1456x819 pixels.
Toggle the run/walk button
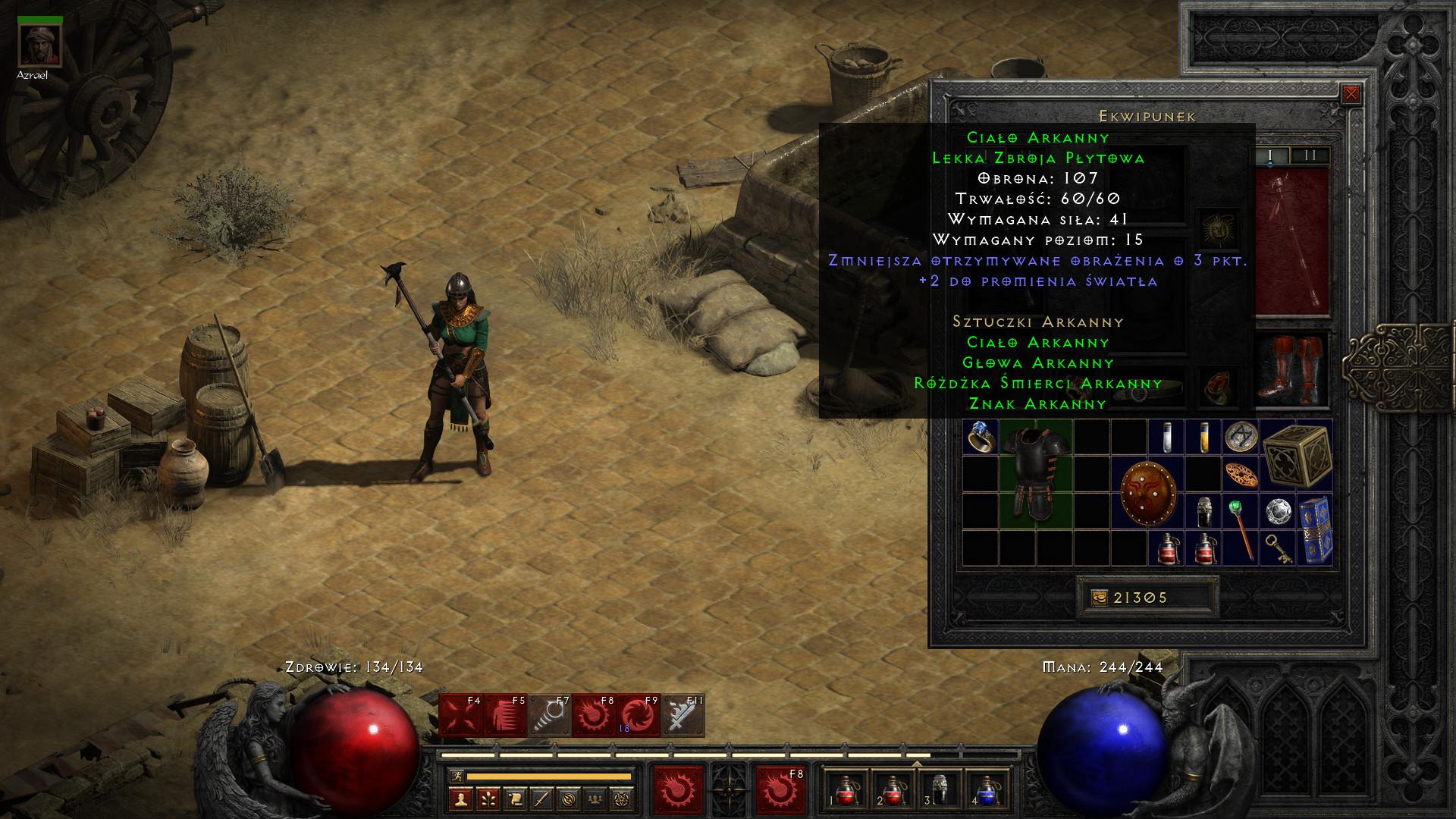click(x=457, y=776)
